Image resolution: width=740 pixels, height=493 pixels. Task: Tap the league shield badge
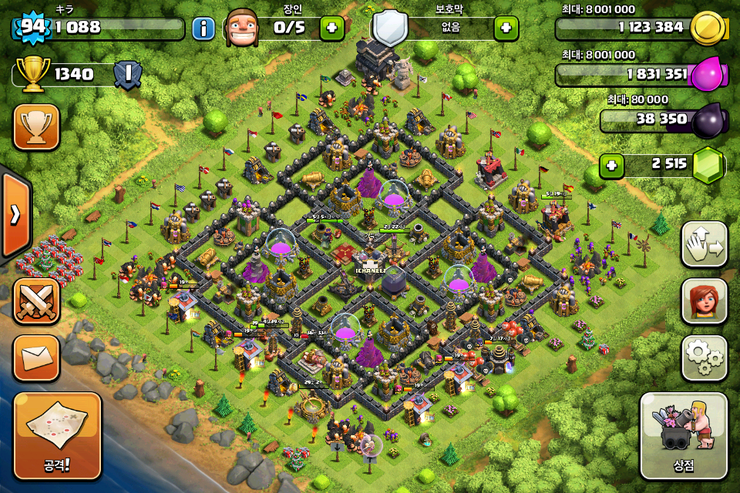click(x=126, y=73)
